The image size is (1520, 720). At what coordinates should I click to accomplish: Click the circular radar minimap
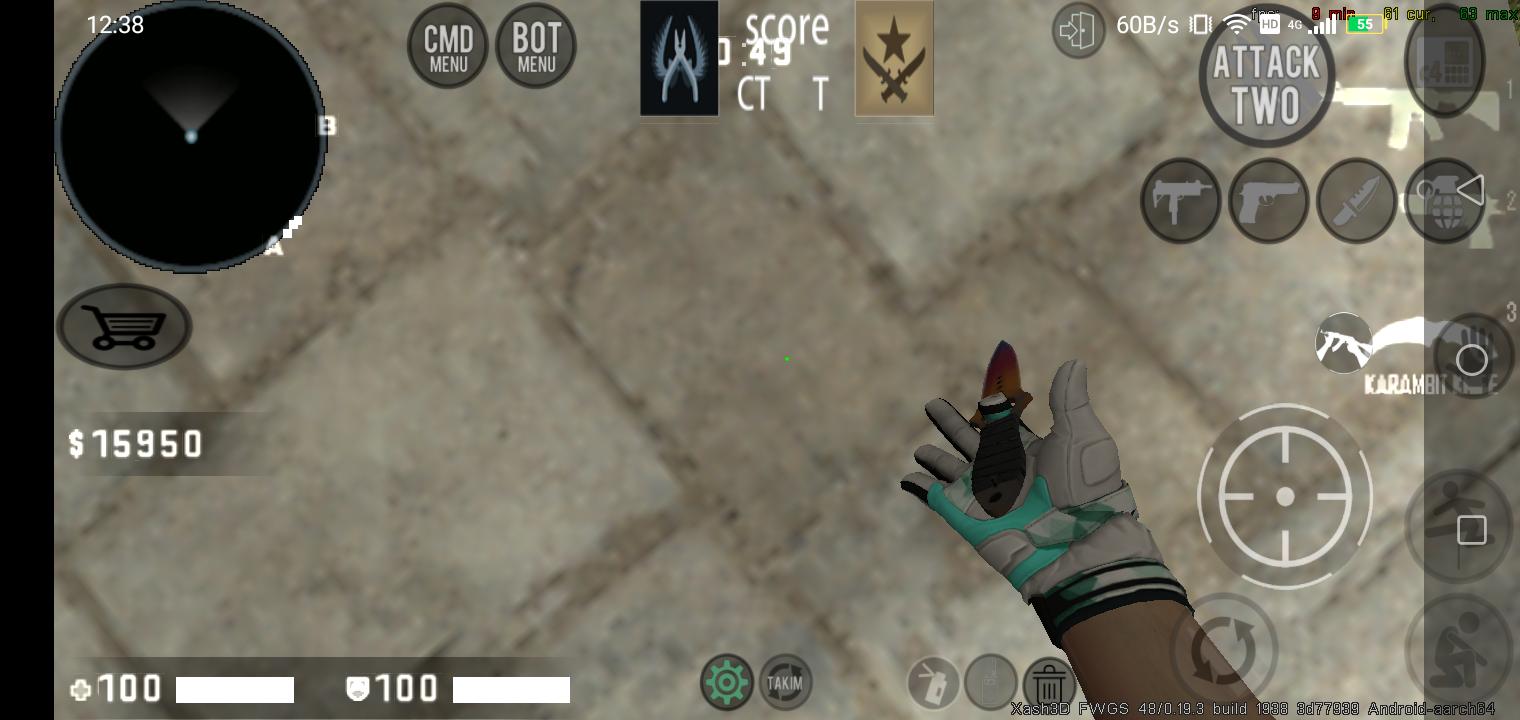[190, 138]
